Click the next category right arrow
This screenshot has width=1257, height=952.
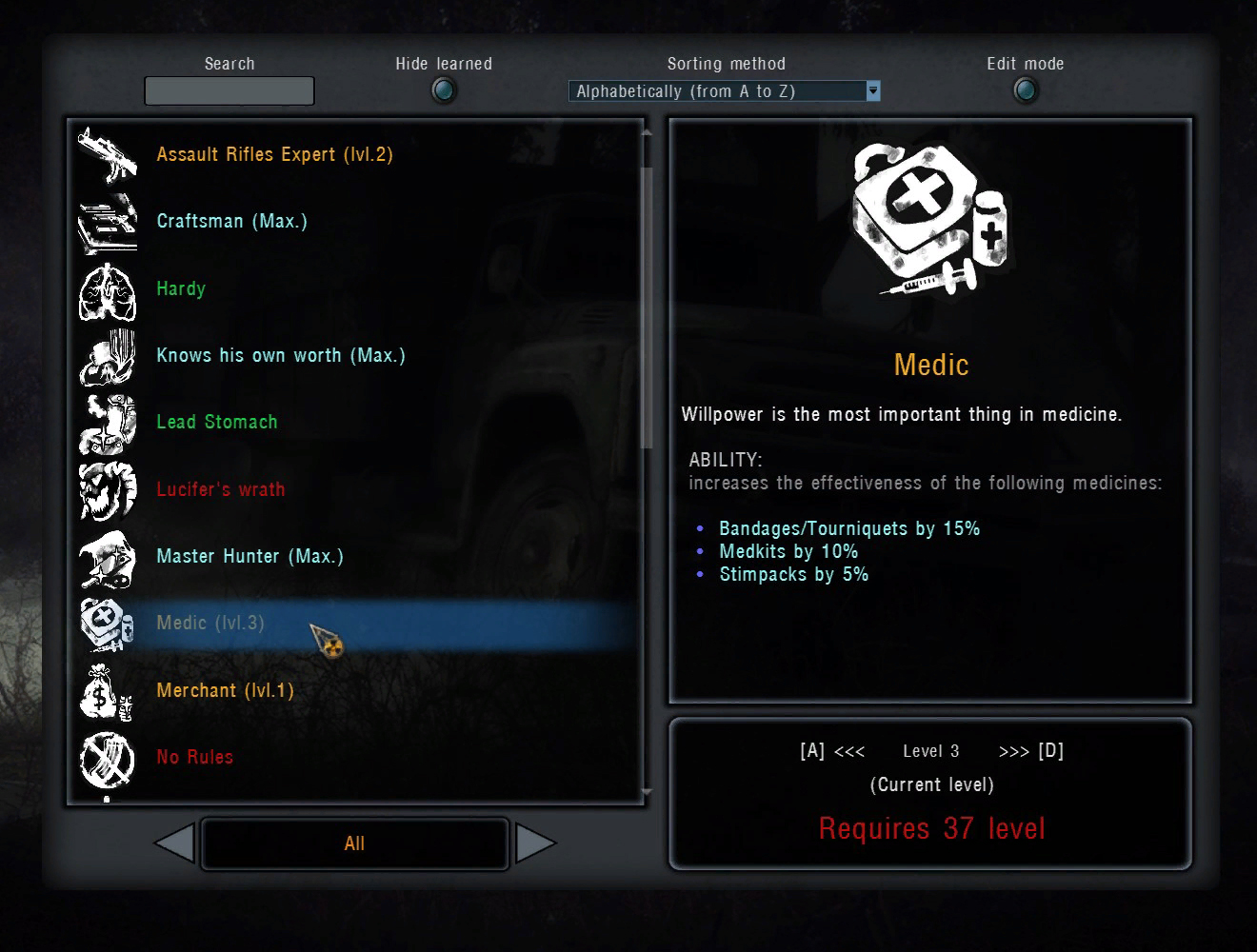click(534, 843)
